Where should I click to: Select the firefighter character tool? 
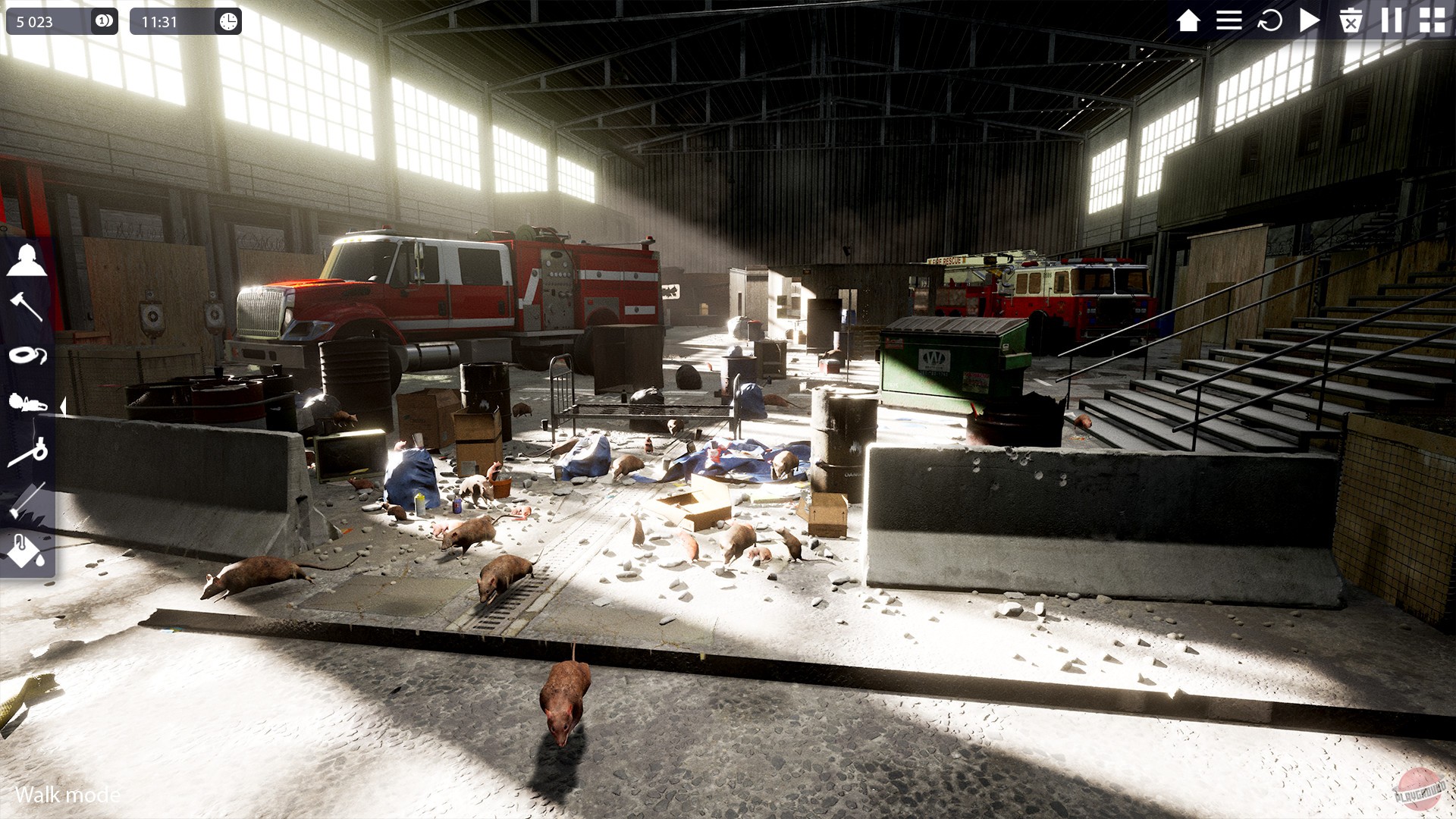27,260
